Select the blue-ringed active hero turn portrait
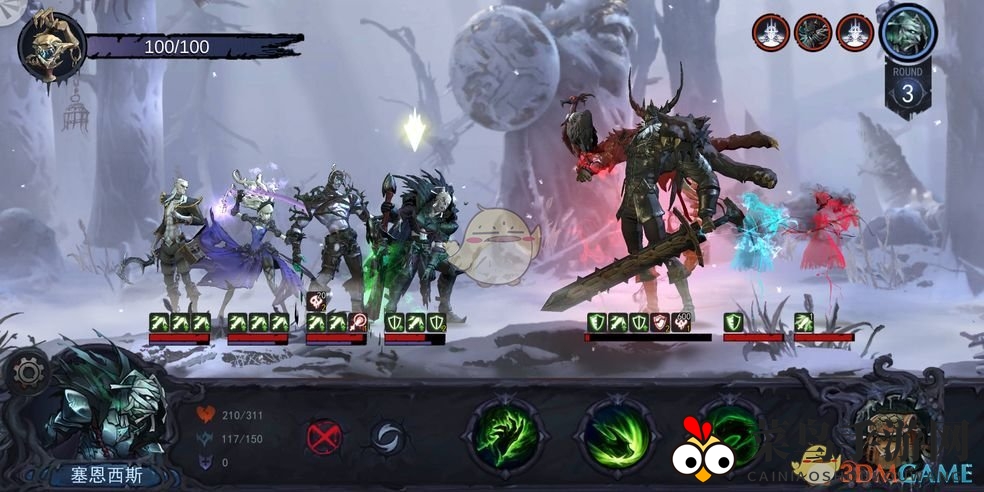Screen dimensions: 984x492 tap(908, 33)
